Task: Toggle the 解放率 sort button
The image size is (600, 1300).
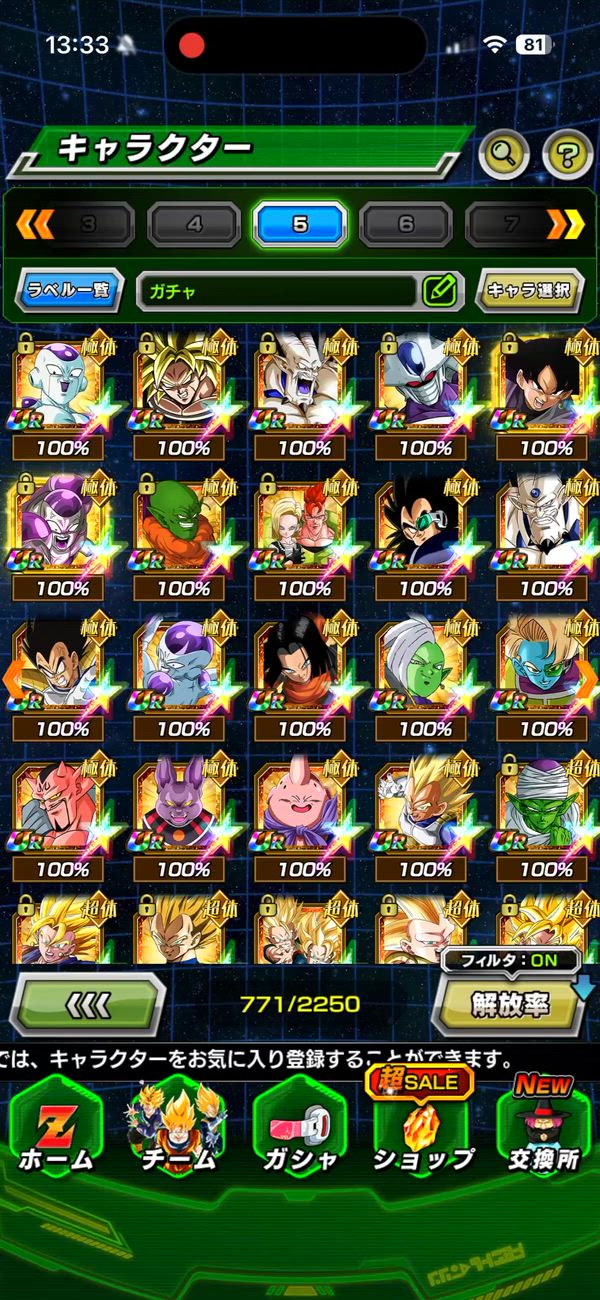Action: [510, 1003]
